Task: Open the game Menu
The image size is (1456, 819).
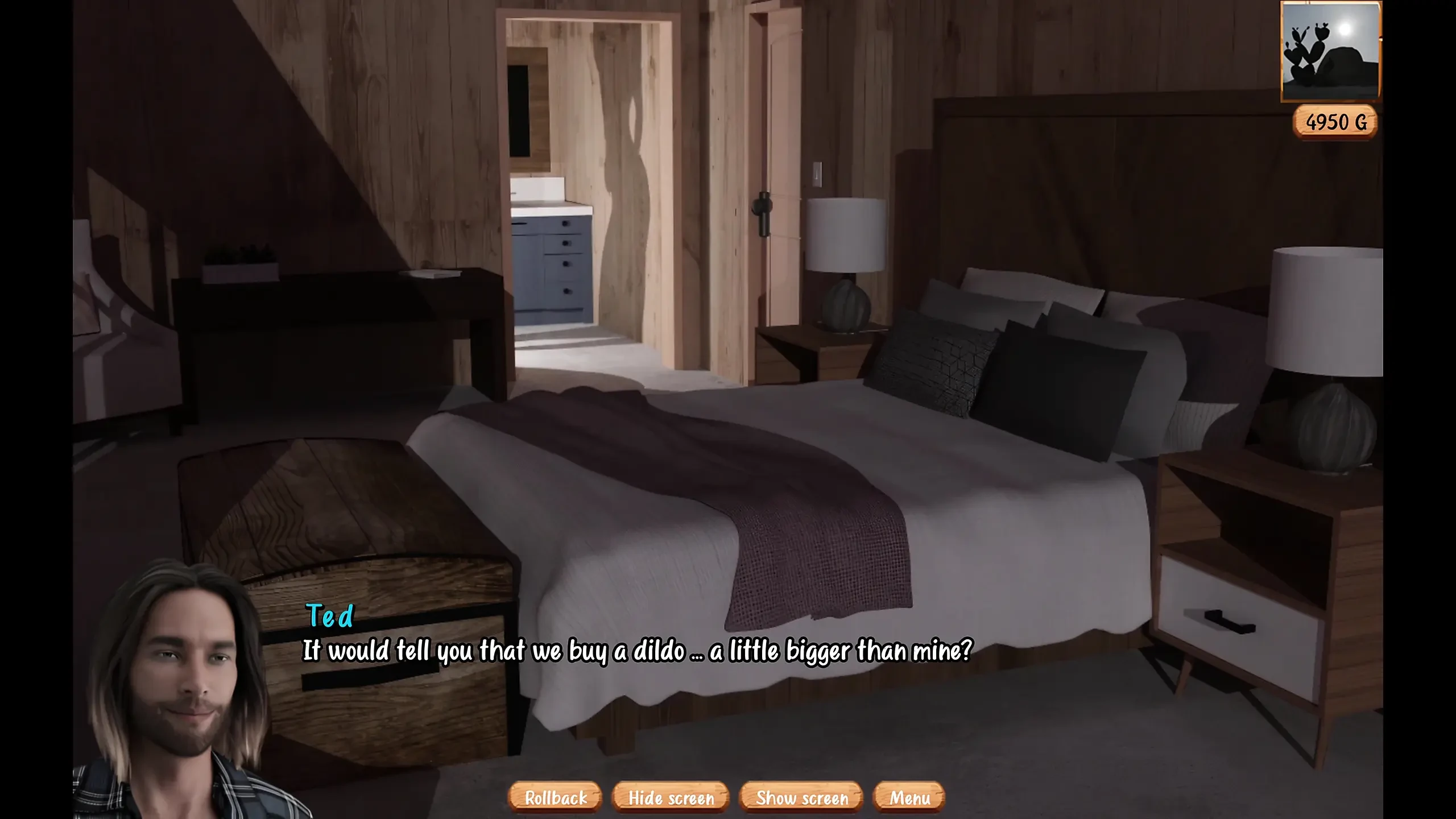Action: [x=909, y=797]
